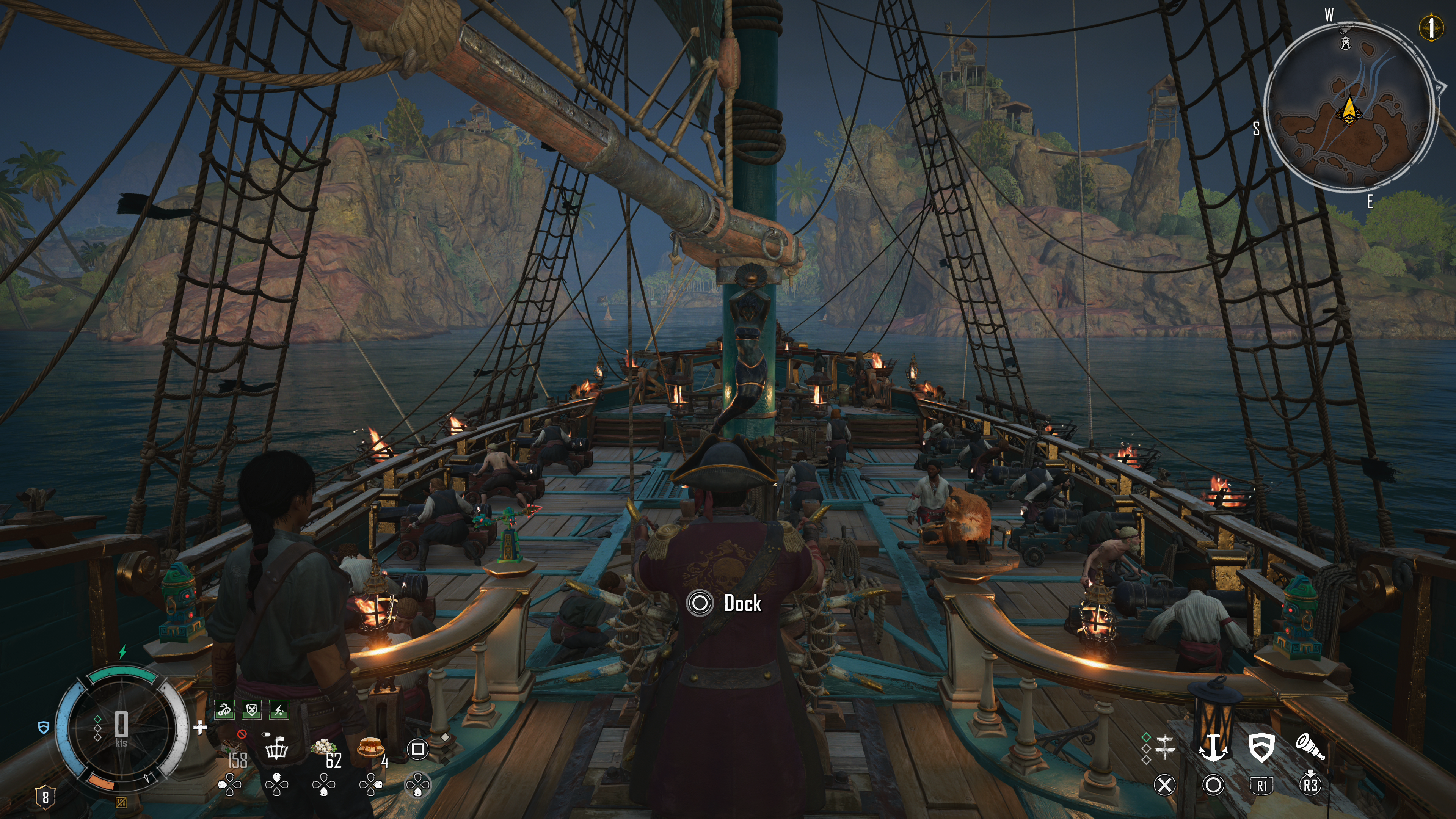This screenshot has height=819, width=1456.
Task: Drop anchor using the white anchor icon
Action: pyautogui.click(x=1213, y=747)
